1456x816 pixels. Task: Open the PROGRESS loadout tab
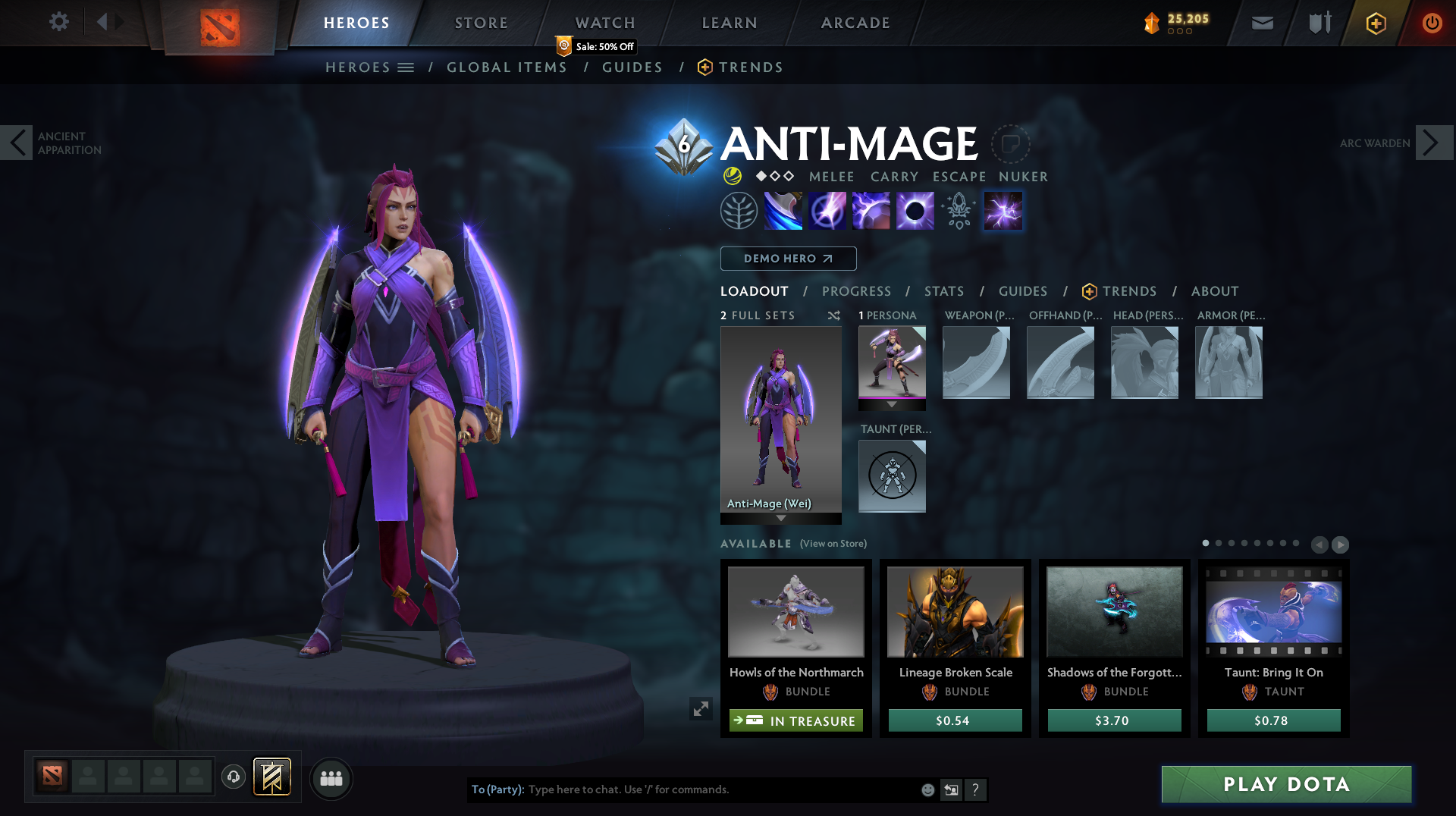point(857,291)
